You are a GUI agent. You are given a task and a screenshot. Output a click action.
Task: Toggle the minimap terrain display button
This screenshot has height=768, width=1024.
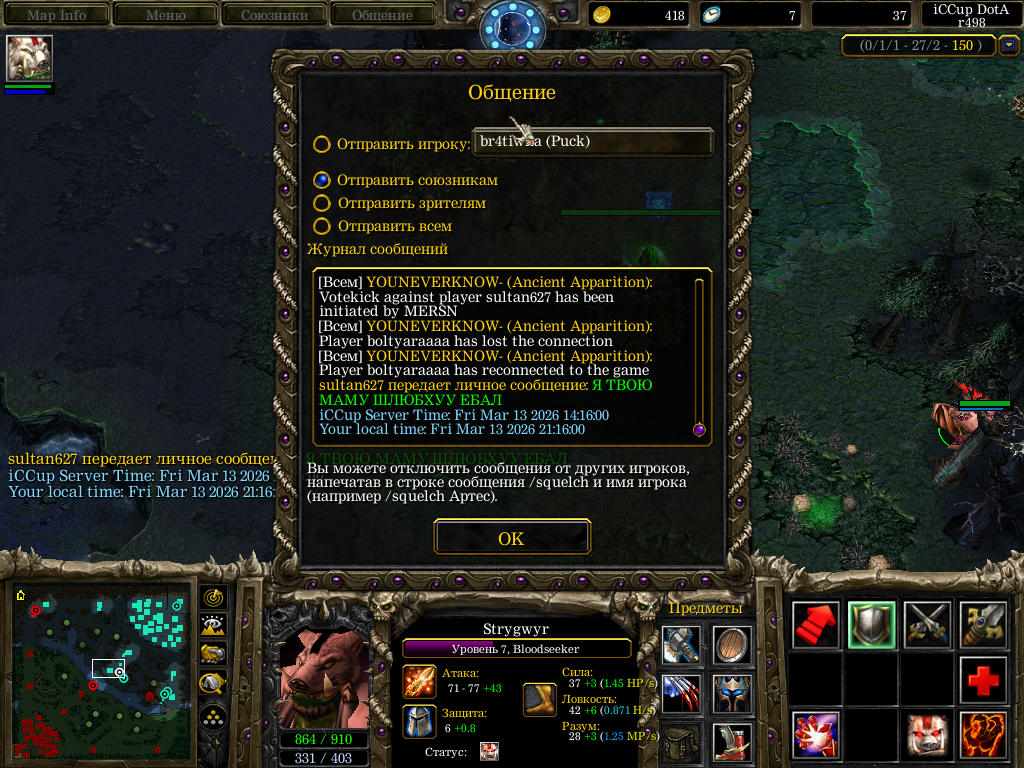(213, 627)
